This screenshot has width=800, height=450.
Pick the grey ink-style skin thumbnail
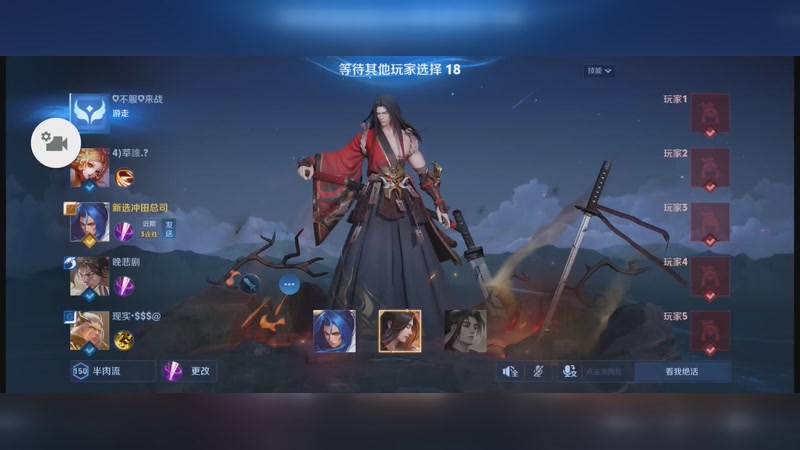point(465,331)
